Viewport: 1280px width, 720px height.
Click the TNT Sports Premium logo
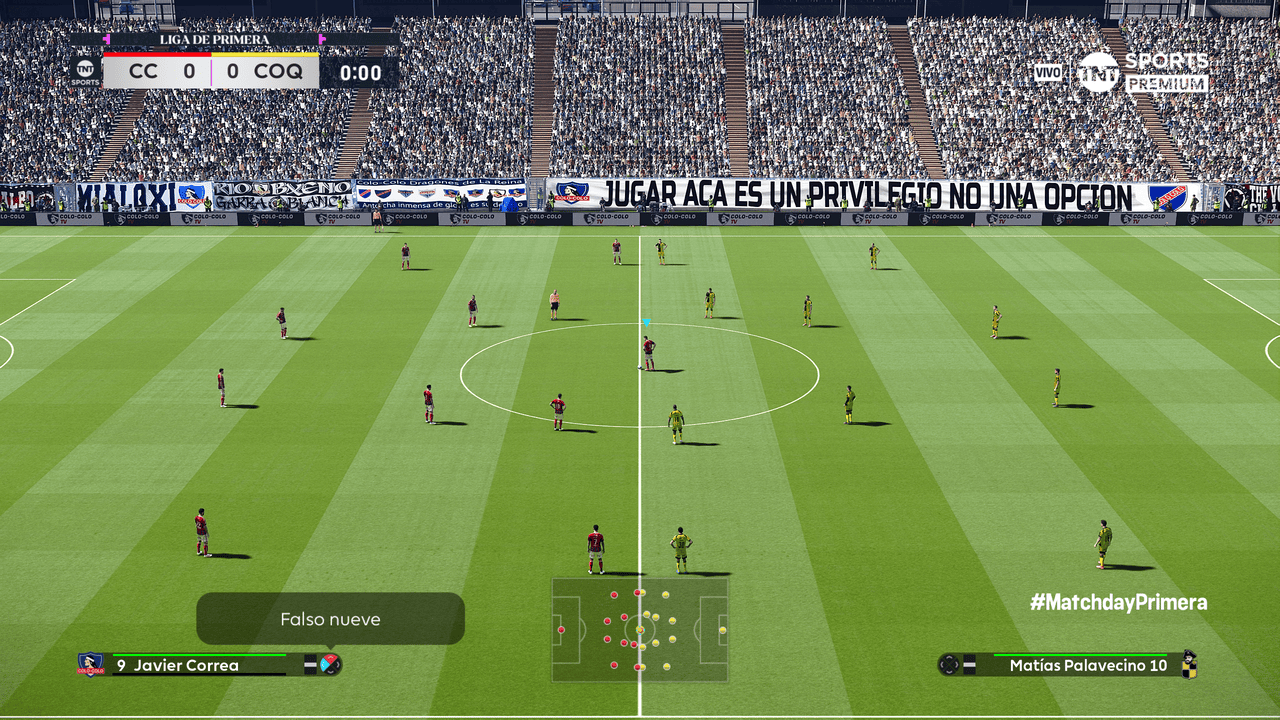[x=1142, y=72]
